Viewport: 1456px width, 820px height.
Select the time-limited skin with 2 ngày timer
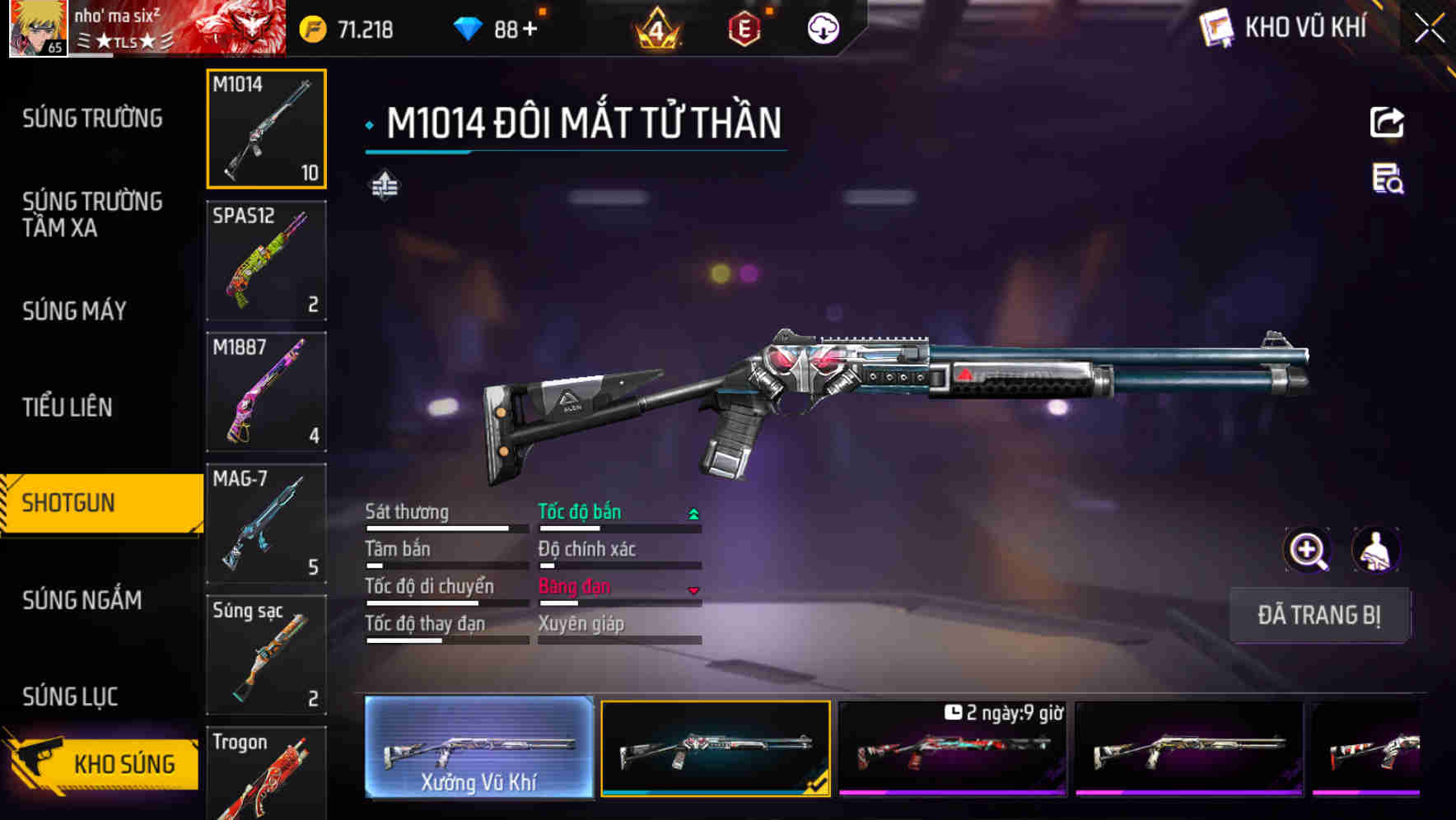pos(952,748)
